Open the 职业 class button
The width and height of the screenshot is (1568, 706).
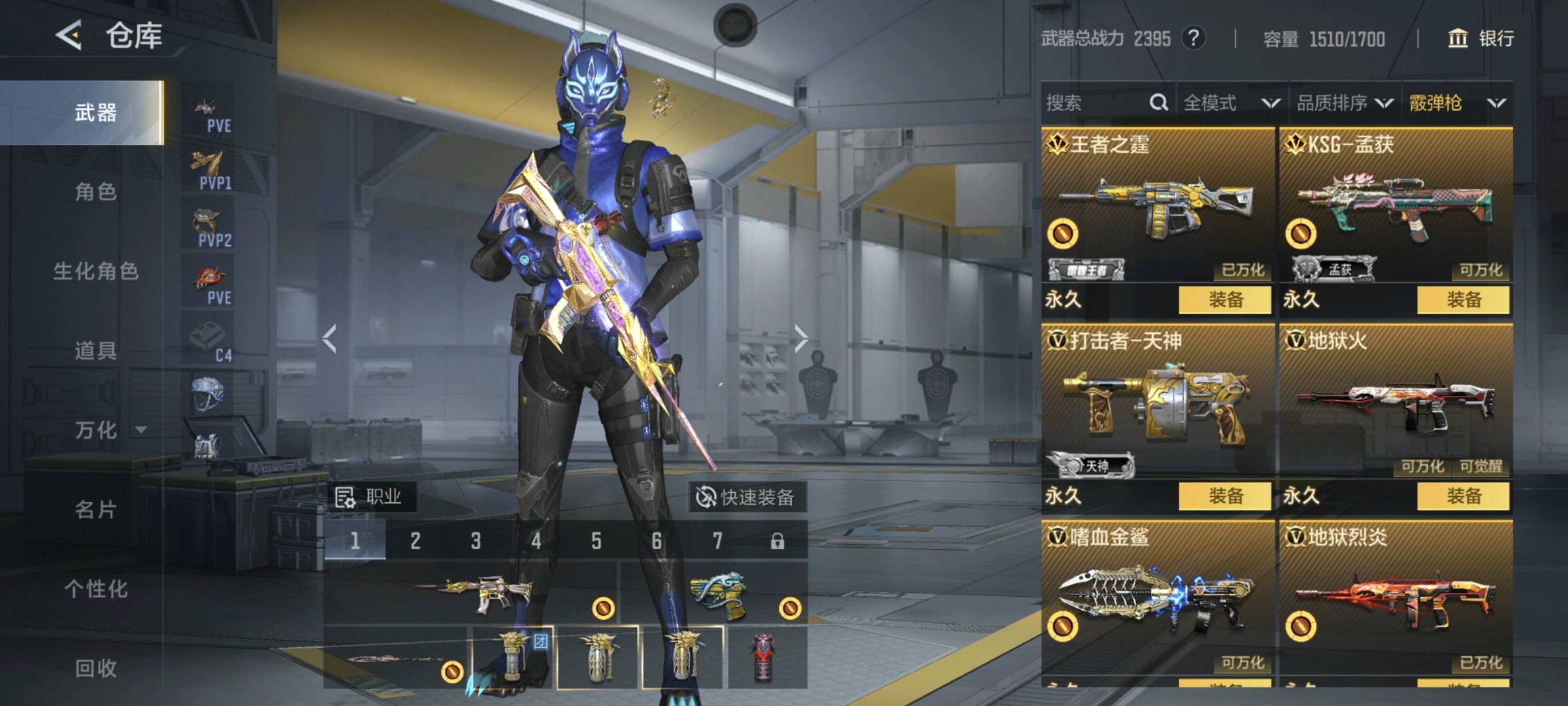tap(369, 497)
